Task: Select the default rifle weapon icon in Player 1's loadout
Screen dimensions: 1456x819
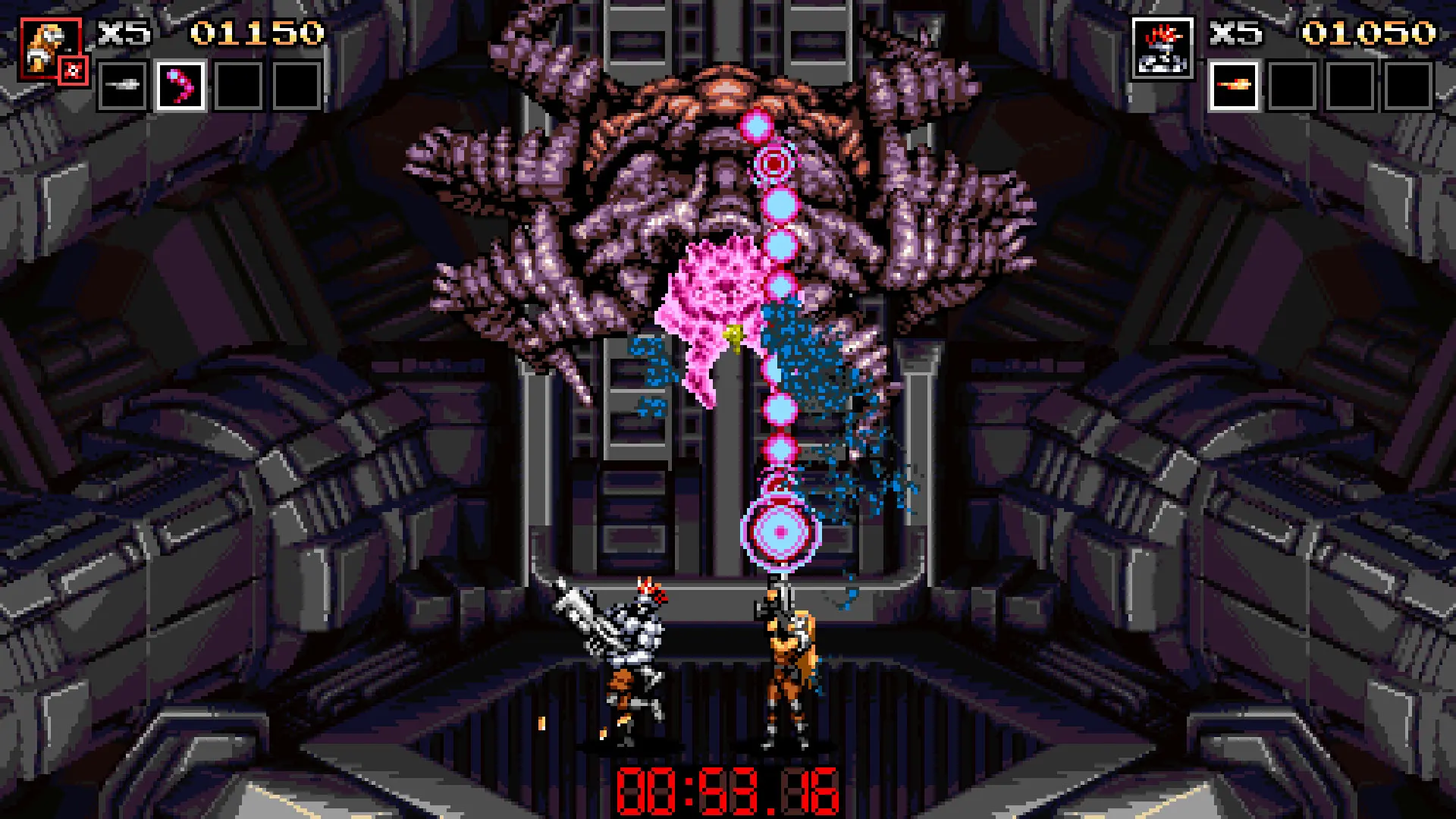Action: point(123,86)
